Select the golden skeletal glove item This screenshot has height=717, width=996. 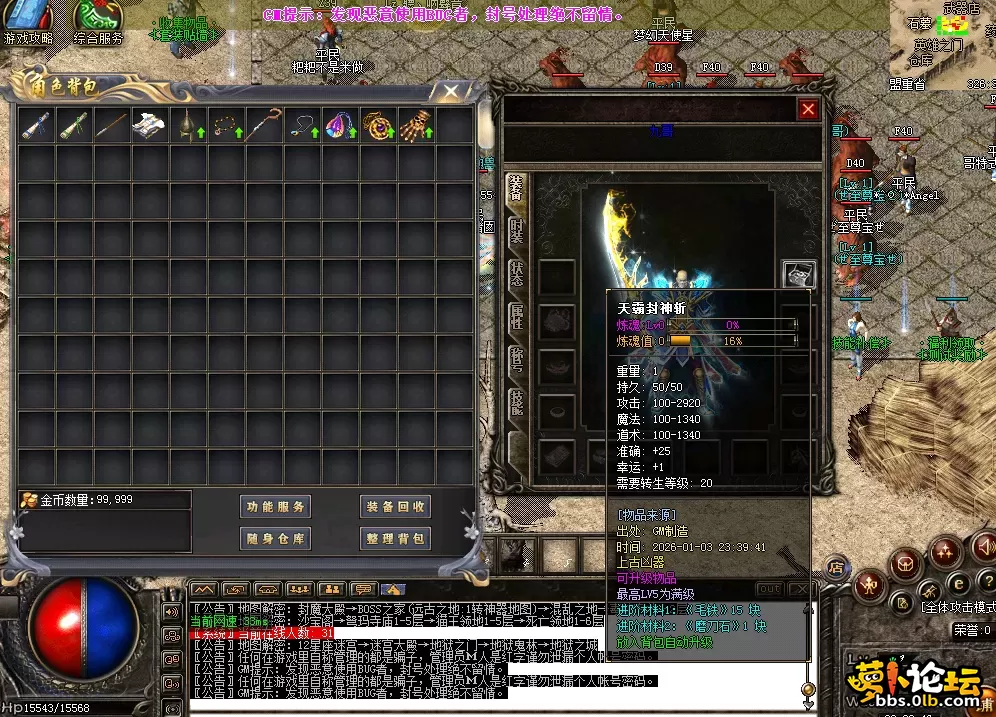(415, 126)
